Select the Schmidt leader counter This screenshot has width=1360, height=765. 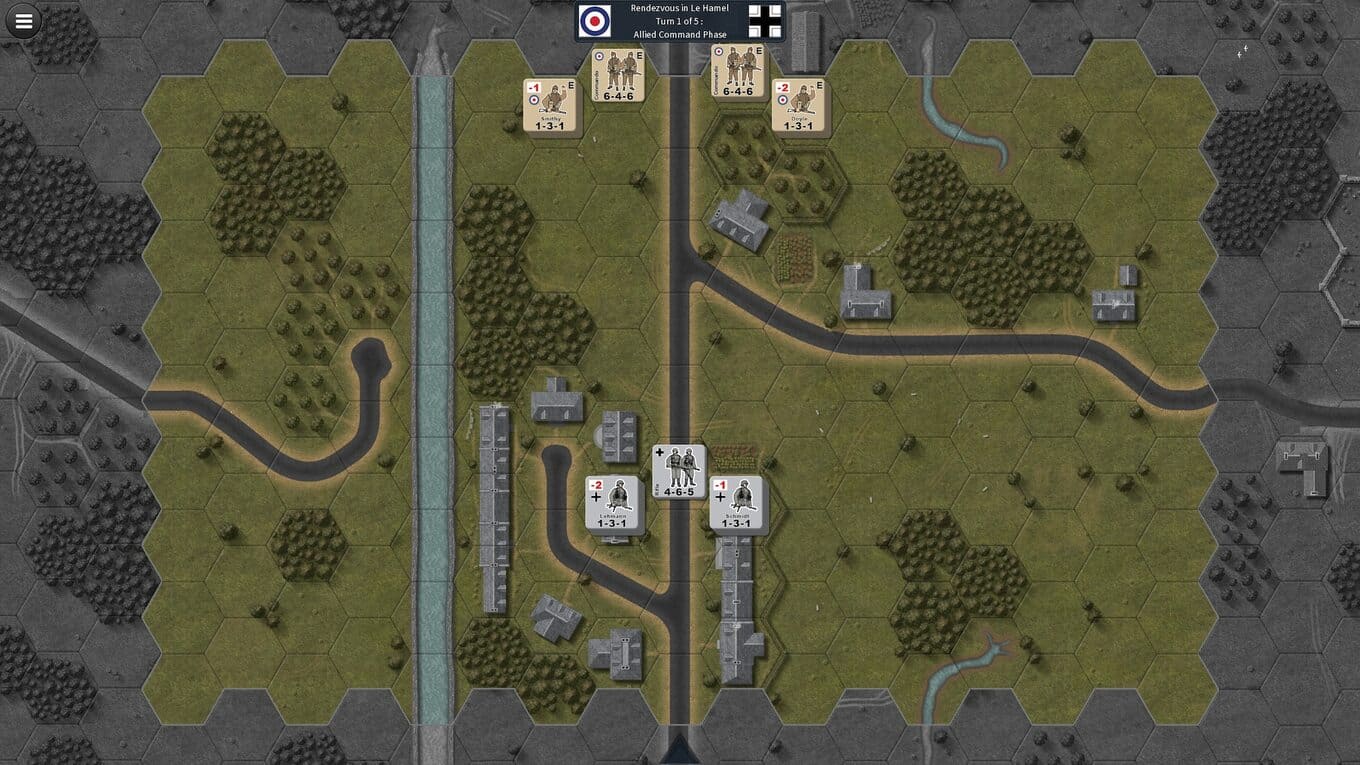click(736, 504)
